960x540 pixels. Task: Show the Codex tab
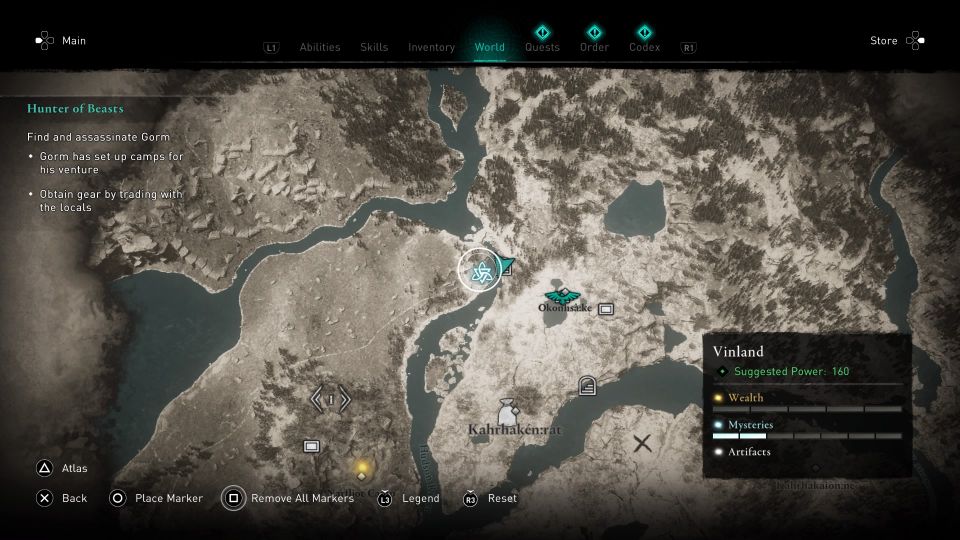[644, 46]
